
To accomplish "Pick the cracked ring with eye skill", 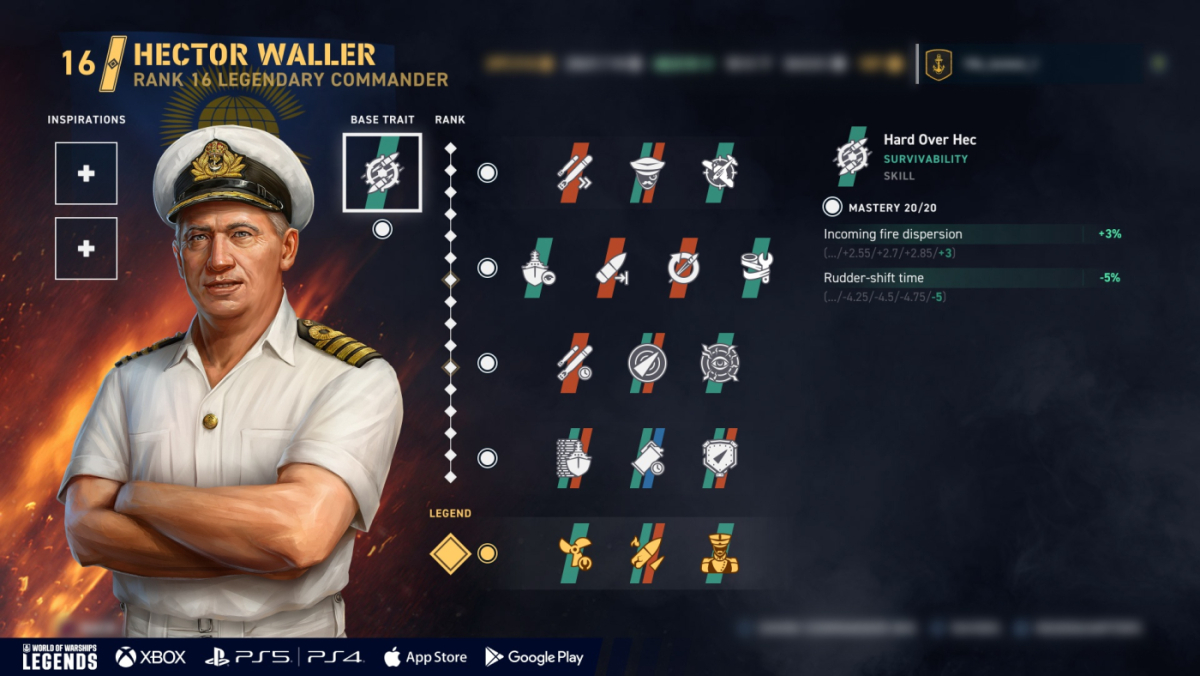I will click(x=719, y=363).
